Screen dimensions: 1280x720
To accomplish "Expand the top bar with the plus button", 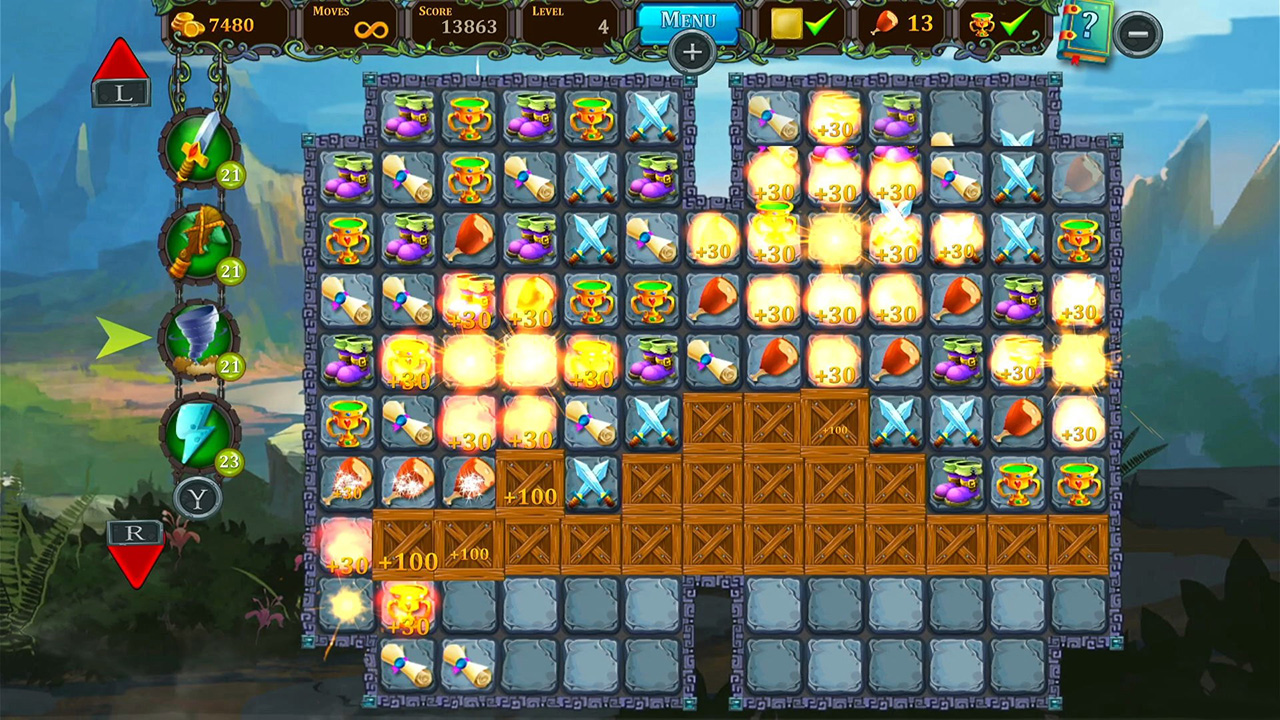I will (x=692, y=50).
